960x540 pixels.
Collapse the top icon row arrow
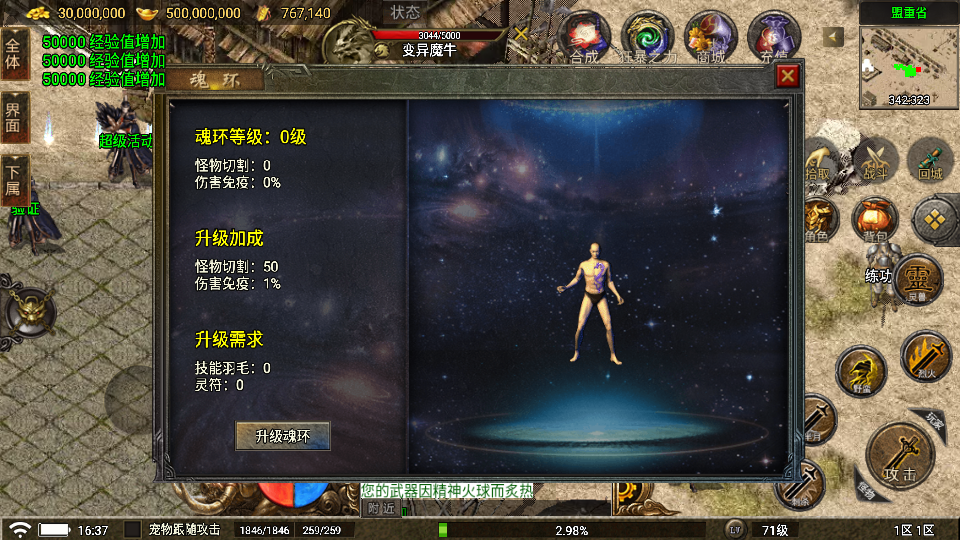(x=833, y=37)
